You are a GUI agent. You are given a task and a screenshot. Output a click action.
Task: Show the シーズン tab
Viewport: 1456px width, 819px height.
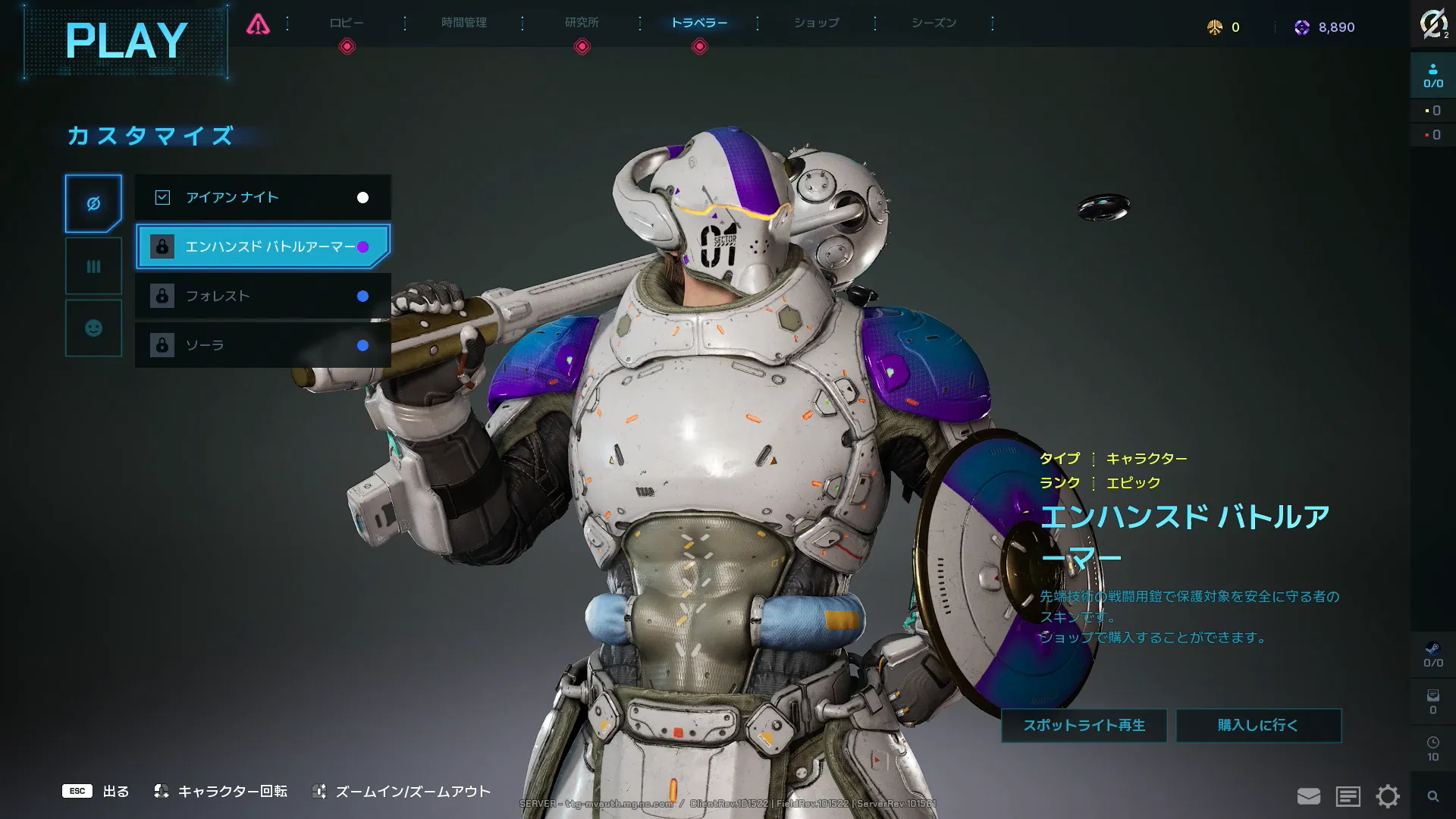(x=934, y=23)
